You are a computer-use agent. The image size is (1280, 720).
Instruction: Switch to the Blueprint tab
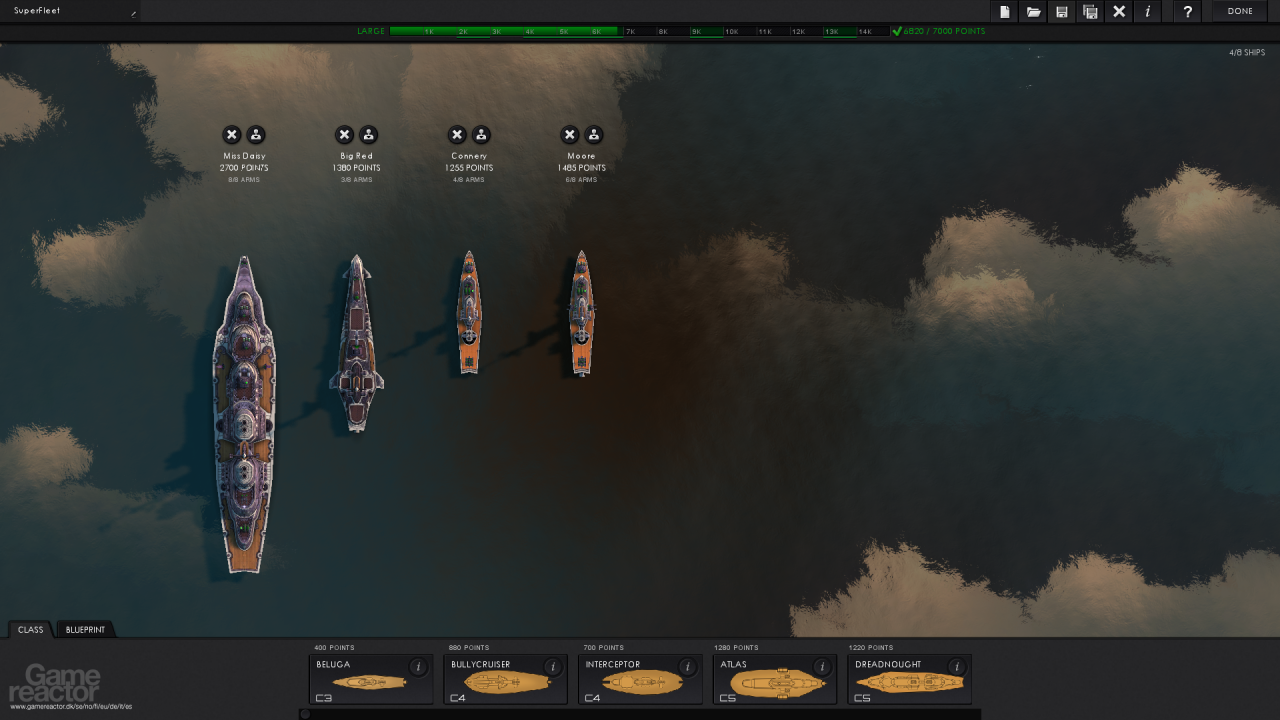pos(85,630)
